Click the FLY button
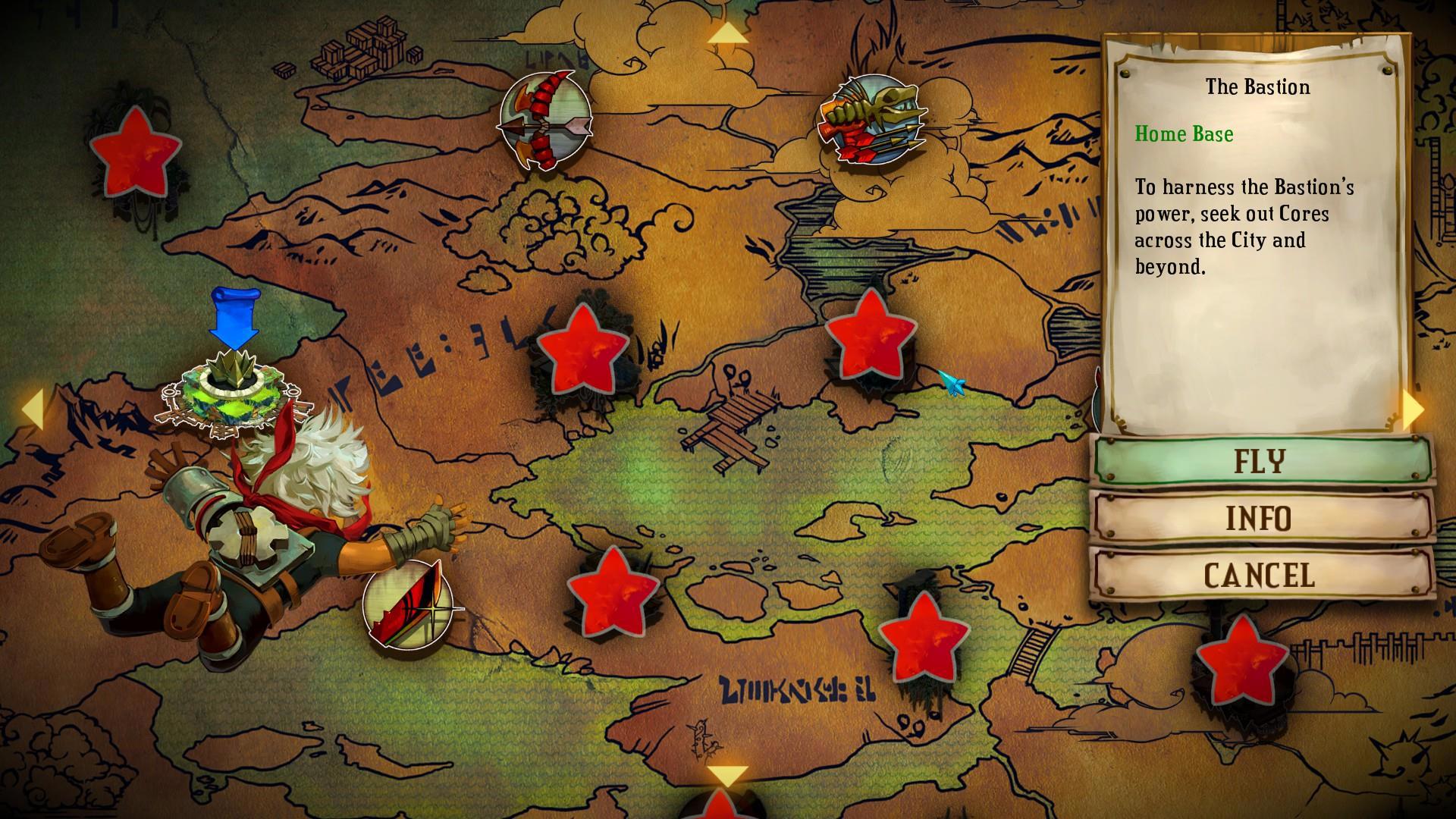Viewport: 1456px width, 819px height. pyautogui.click(x=1261, y=461)
